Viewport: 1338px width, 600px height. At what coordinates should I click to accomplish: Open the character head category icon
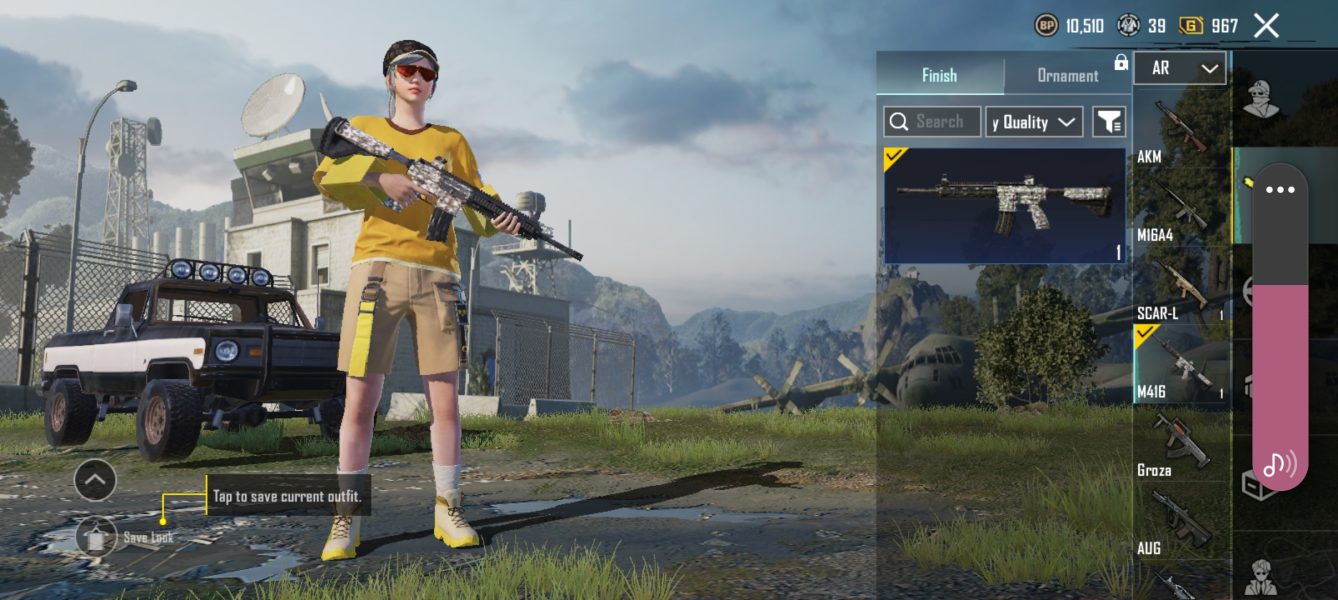pos(1261,100)
